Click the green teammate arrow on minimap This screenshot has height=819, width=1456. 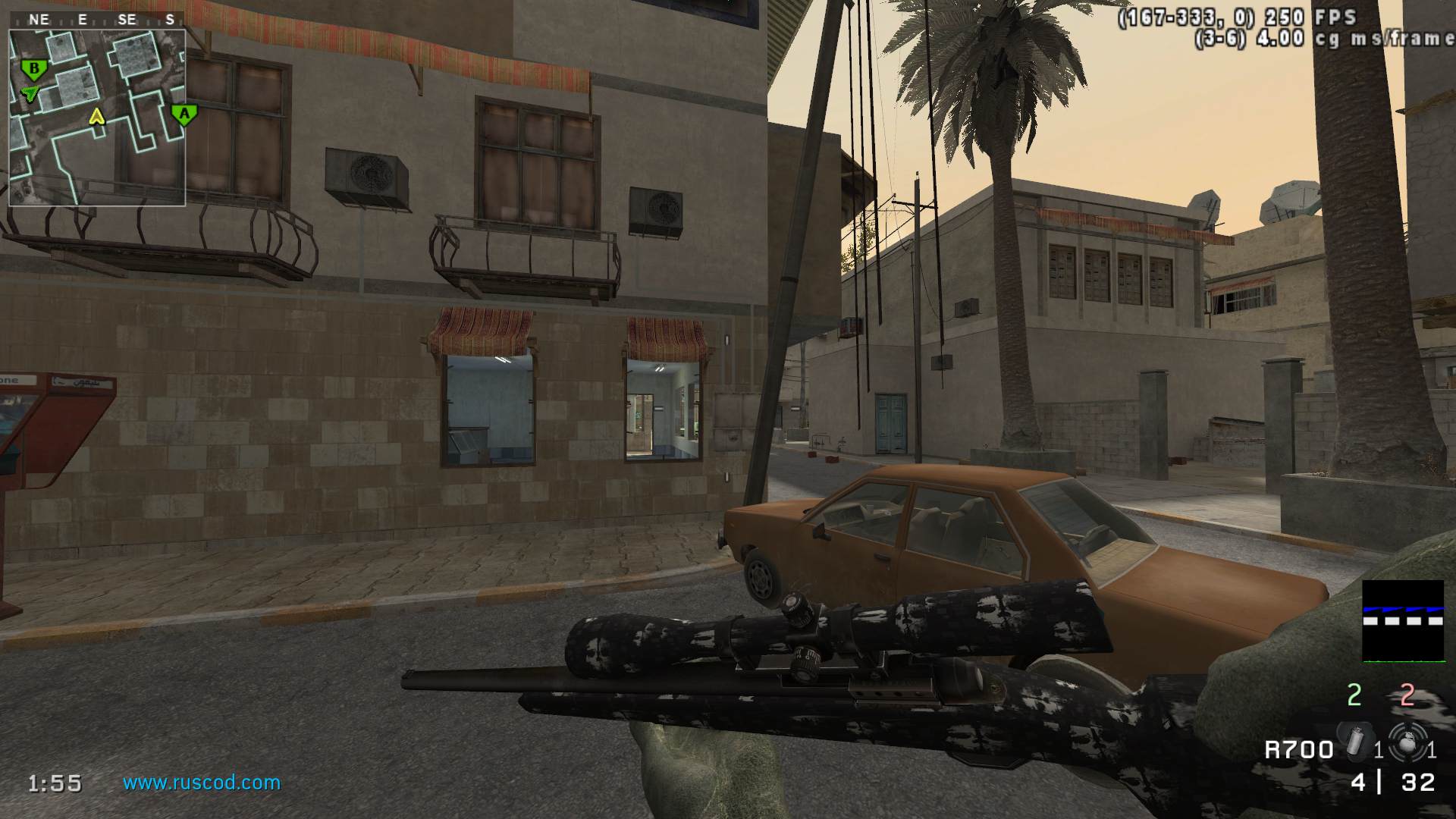[x=30, y=93]
